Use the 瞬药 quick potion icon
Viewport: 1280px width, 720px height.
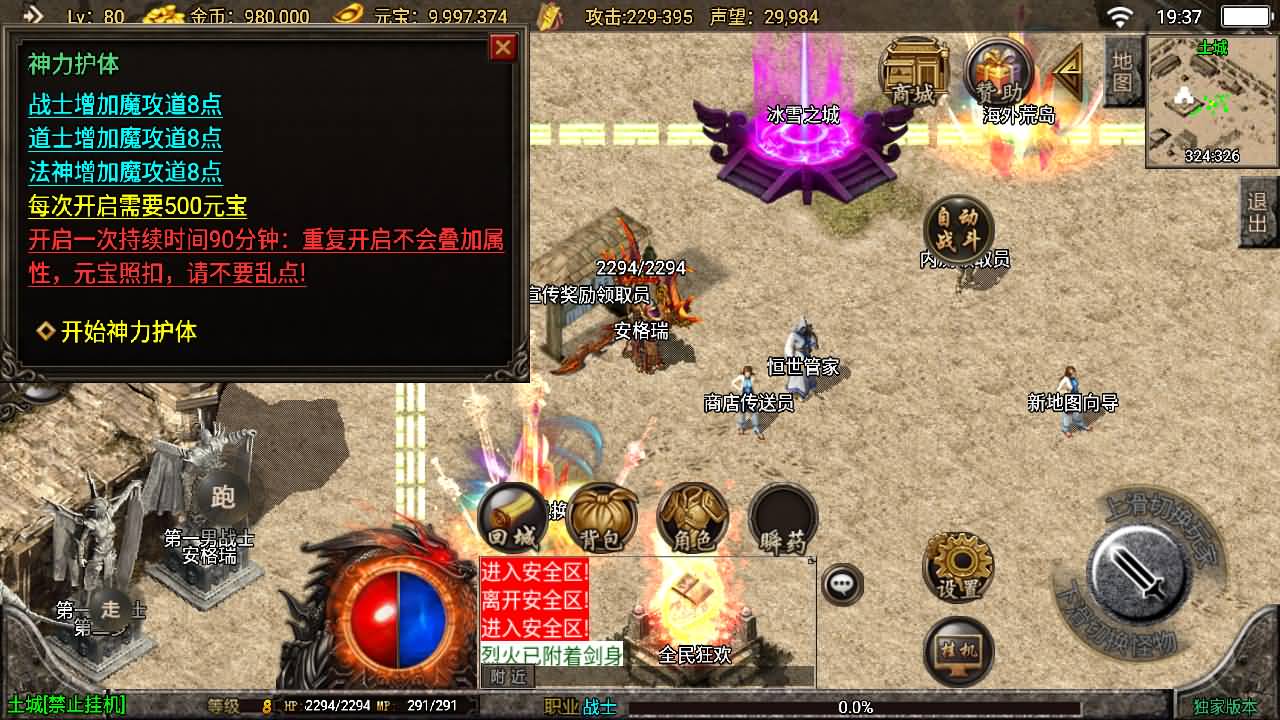[783, 516]
